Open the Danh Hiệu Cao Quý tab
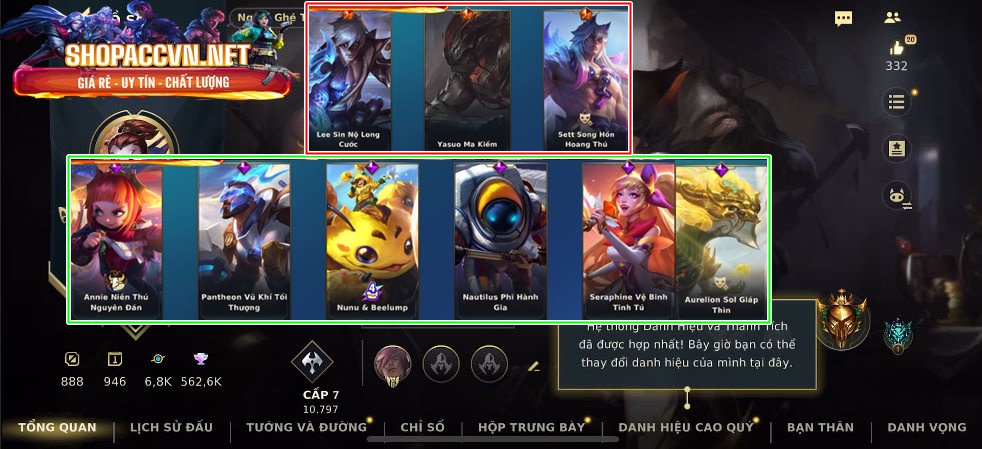This screenshot has height=449, width=982. coord(686,427)
